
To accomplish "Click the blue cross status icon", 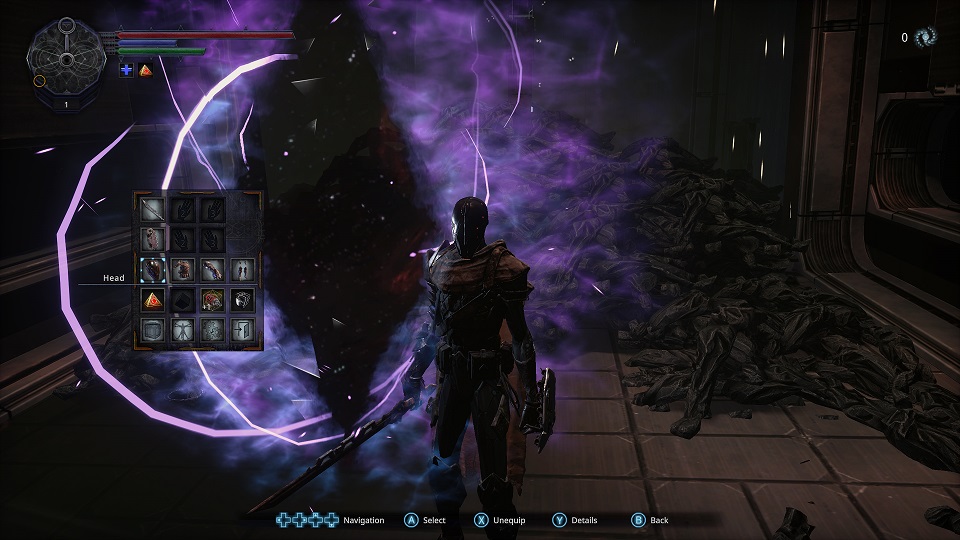I will point(126,69).
